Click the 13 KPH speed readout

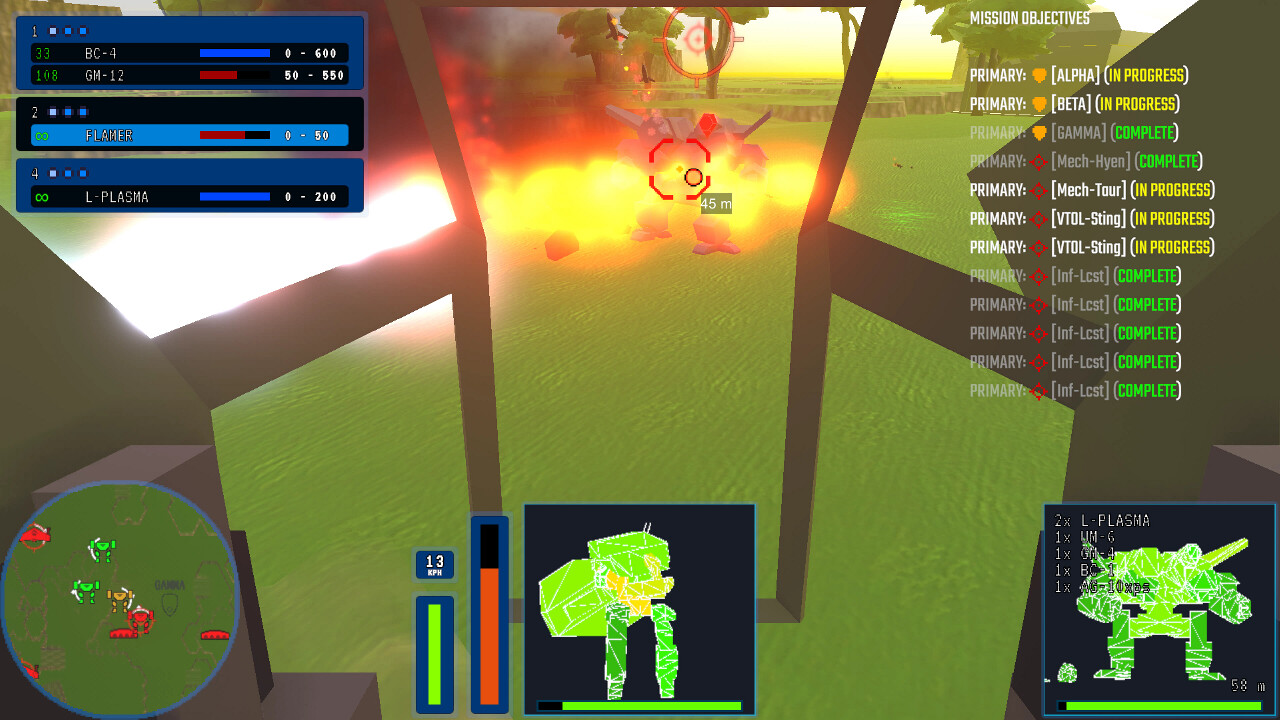pos(434,563)
